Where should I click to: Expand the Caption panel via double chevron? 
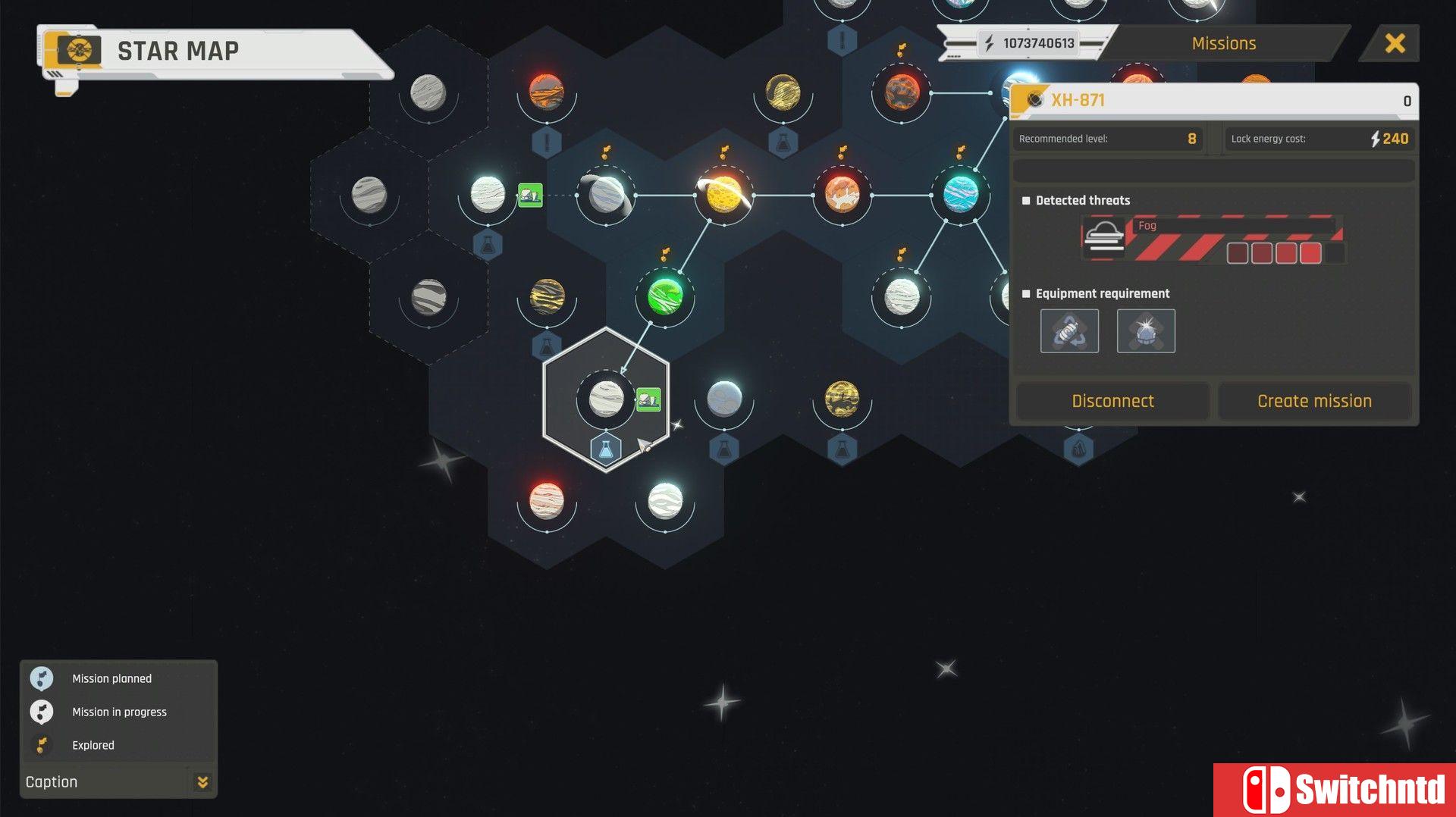(x=202, y=781)
